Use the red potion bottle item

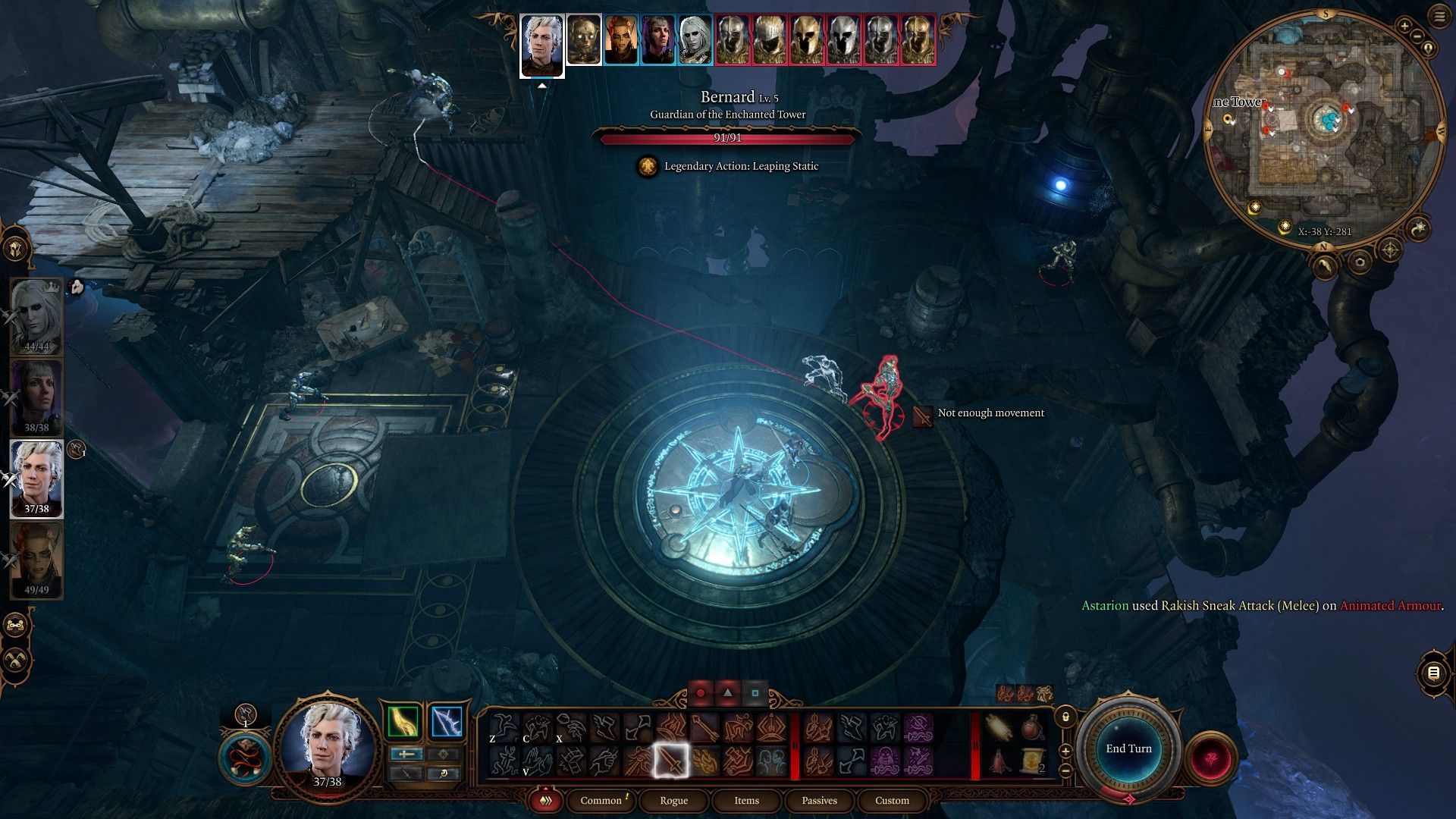pyautogui.click(x=1031, y=729)
